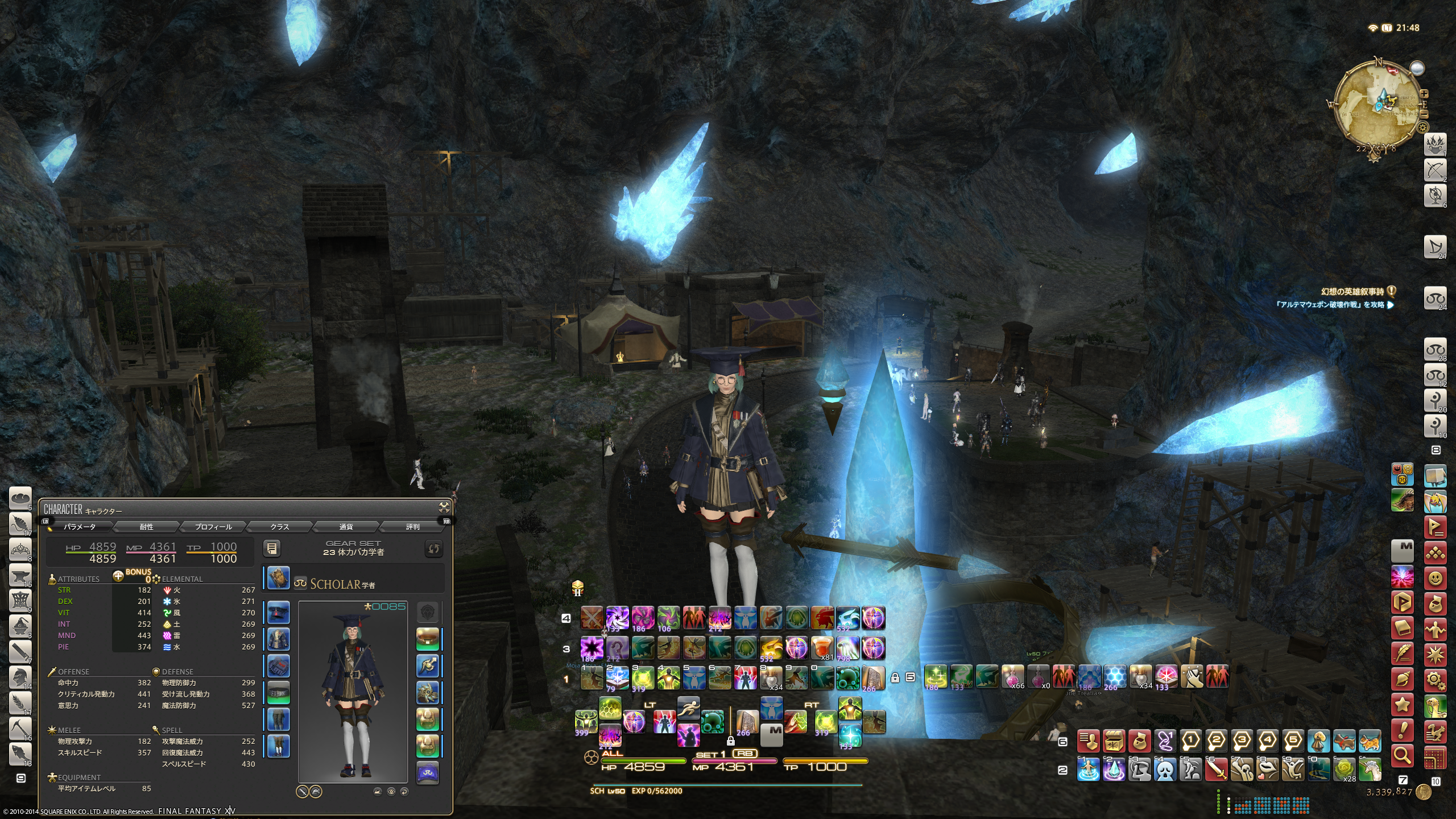Summon the unicorn mount
The height and width of the screenshot is (819, 1456).
coord(1370,770)
